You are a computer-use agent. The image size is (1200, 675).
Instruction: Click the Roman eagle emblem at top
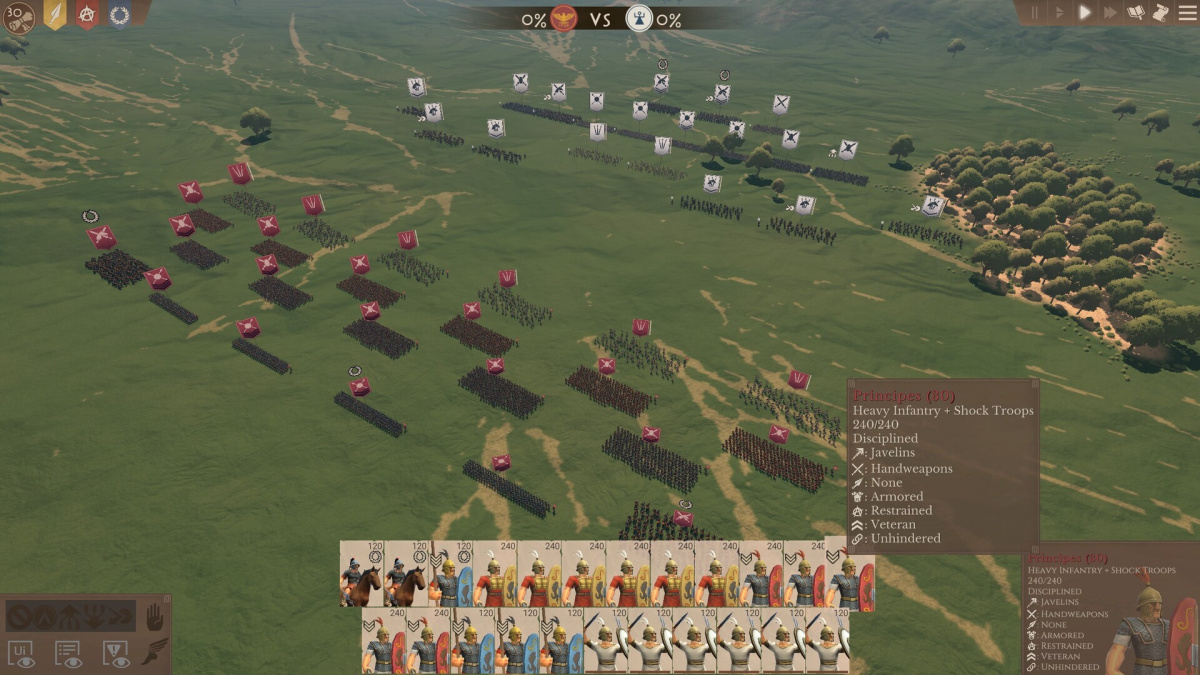coord(563,18)
